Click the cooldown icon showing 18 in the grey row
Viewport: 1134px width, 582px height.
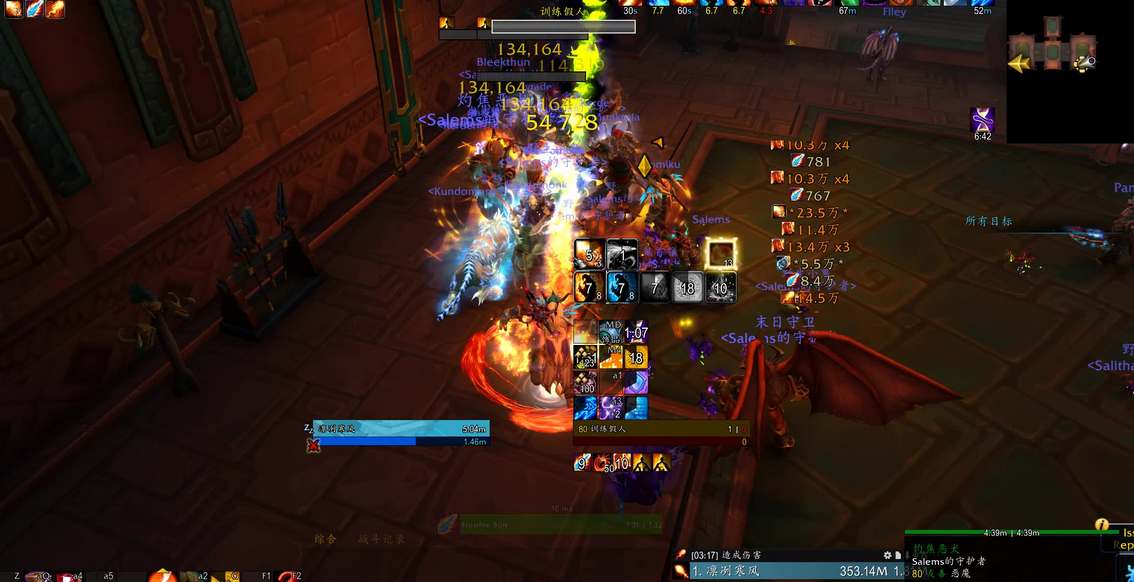[687, 287]
